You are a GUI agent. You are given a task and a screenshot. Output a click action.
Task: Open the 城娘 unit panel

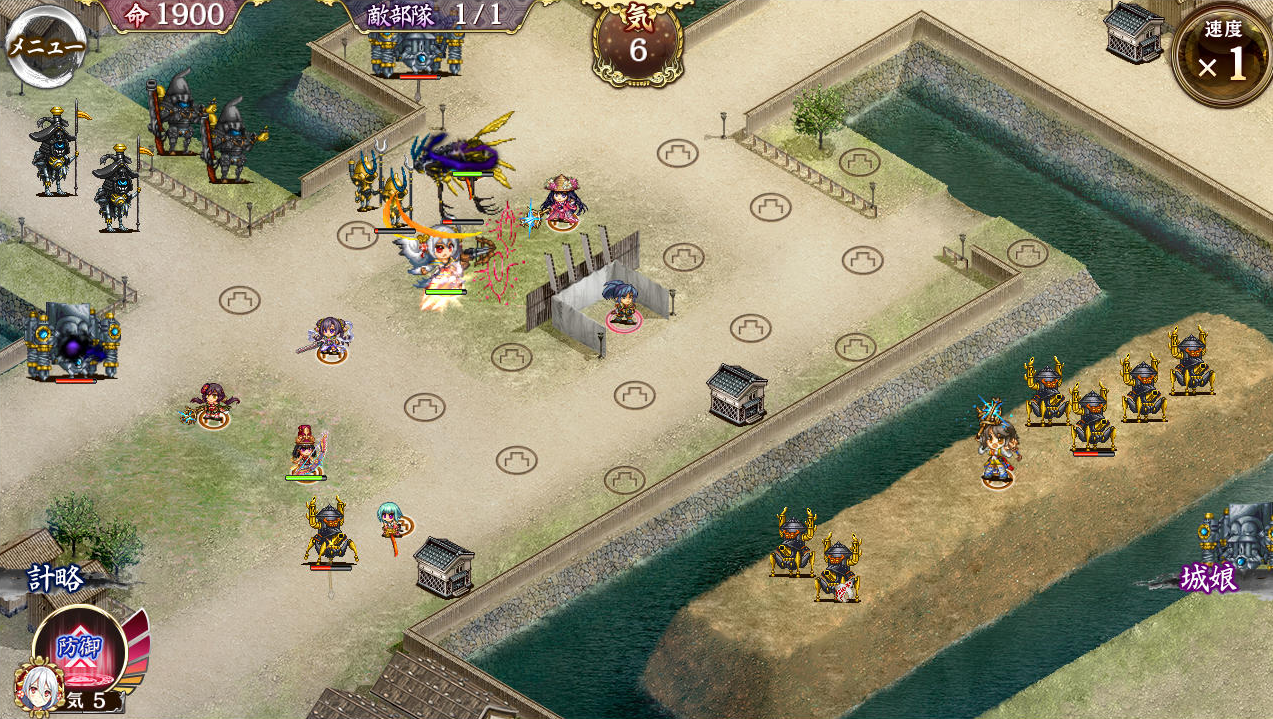1209,578
